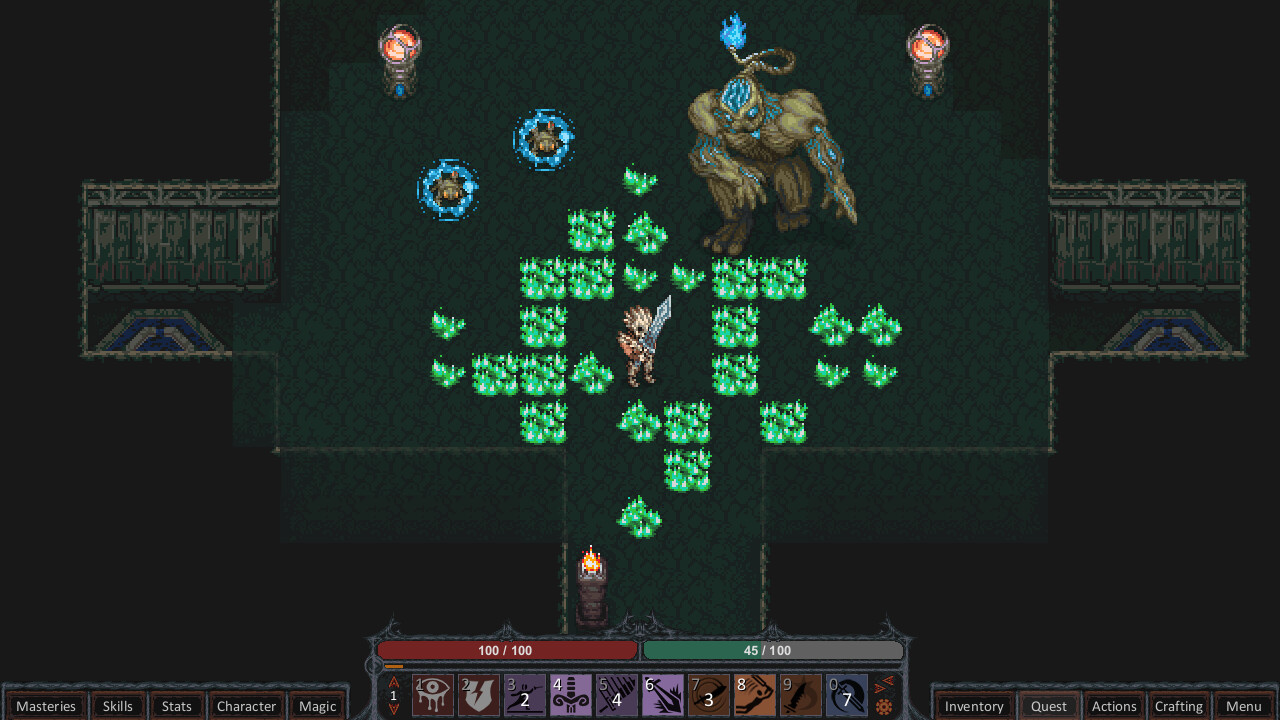The image size is (1280, 720).
Task: View the Quest log
Action: point(1049,706)
